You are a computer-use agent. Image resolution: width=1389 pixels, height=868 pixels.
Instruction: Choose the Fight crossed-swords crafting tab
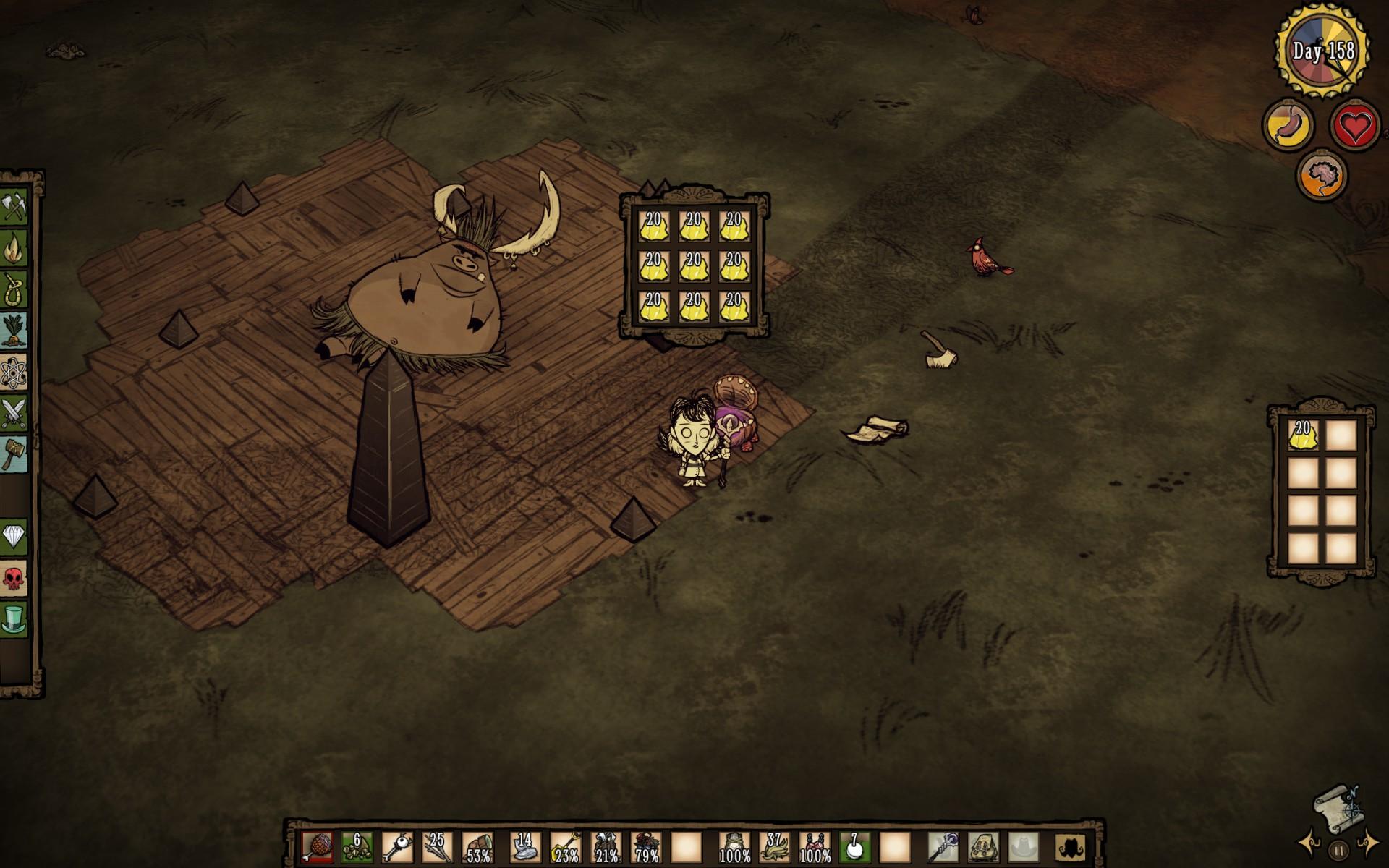[14, 414]
